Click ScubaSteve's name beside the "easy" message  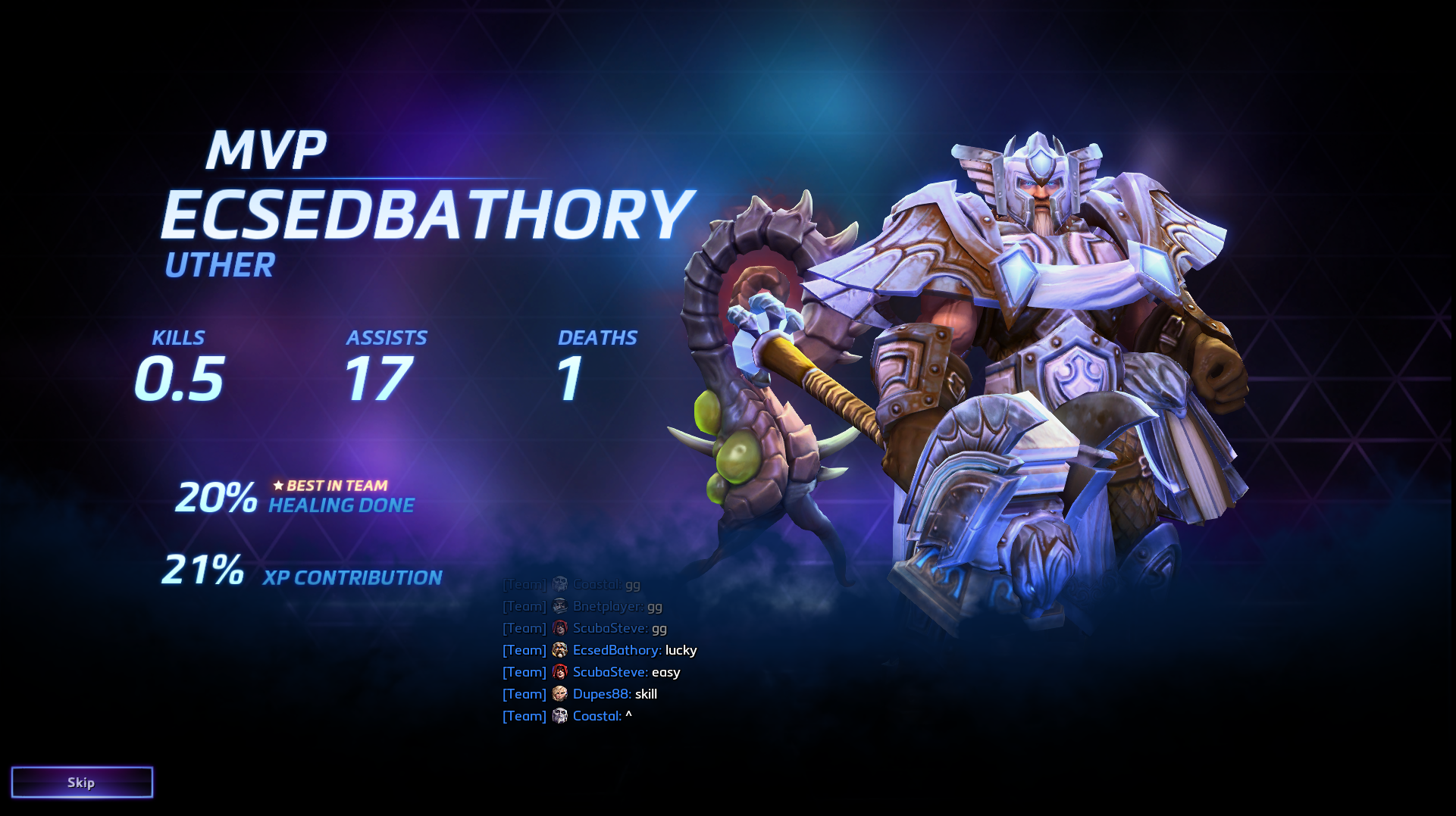[x=609, y=672]
